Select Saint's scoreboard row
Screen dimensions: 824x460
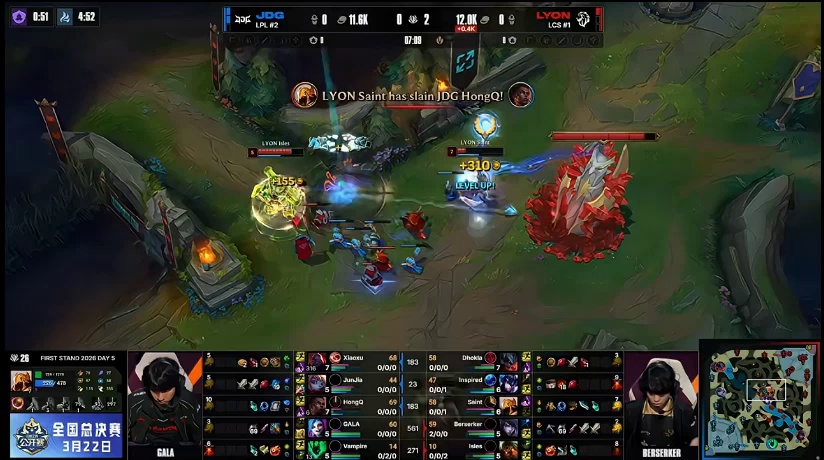click(475, 404)
